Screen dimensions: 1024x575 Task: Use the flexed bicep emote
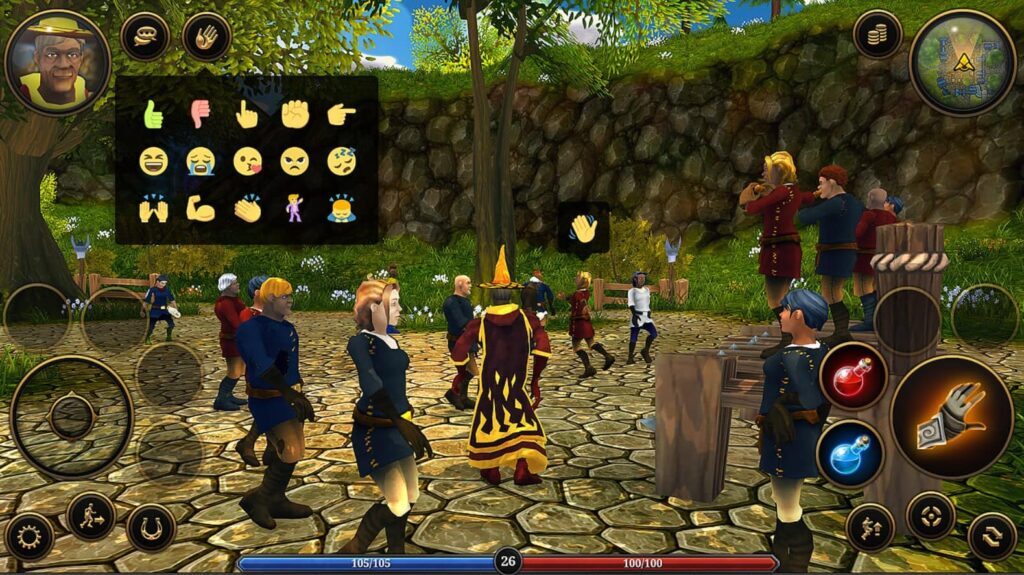click(200, 208)
